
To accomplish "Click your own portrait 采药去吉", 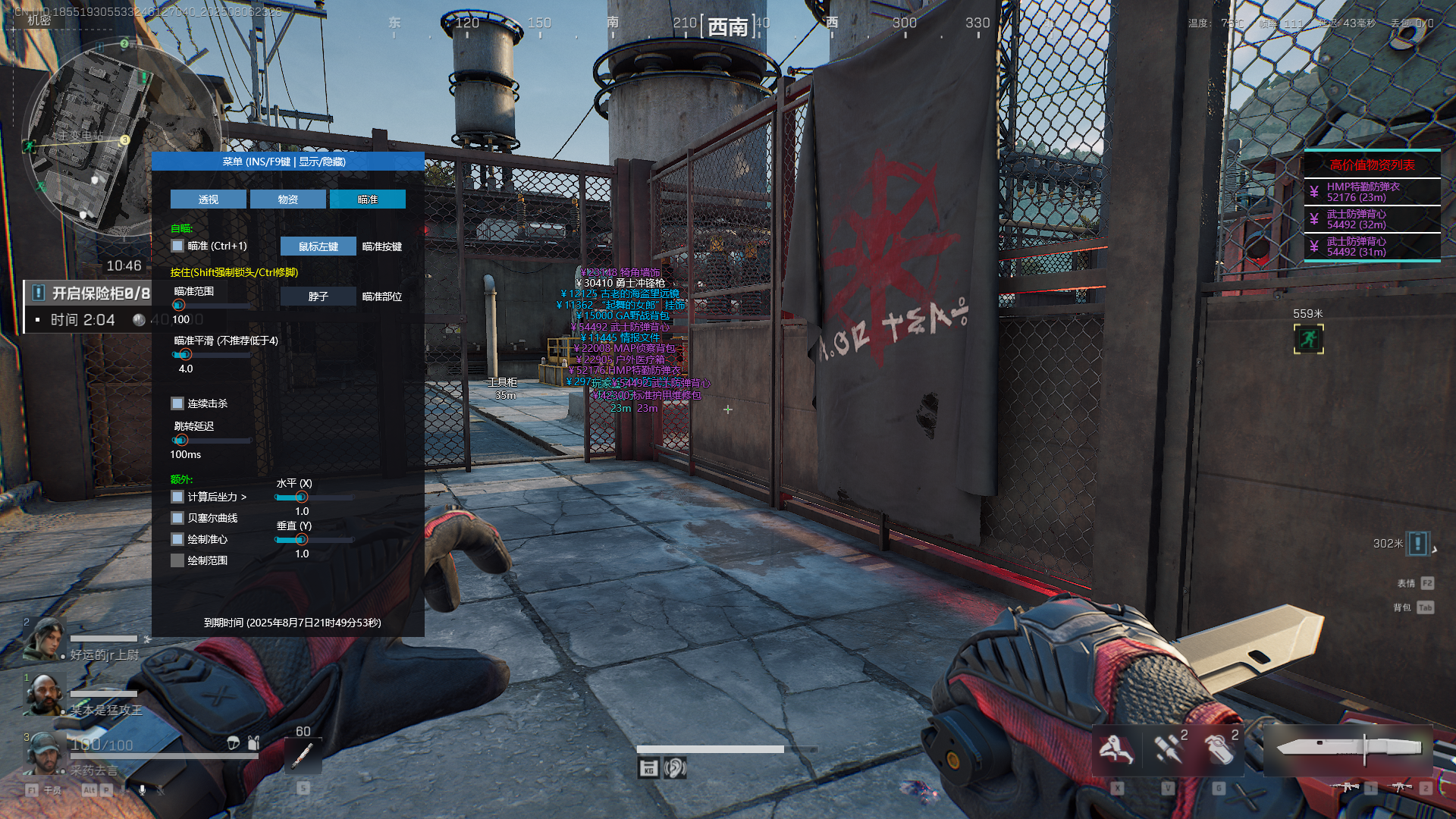I will [43, 752].
